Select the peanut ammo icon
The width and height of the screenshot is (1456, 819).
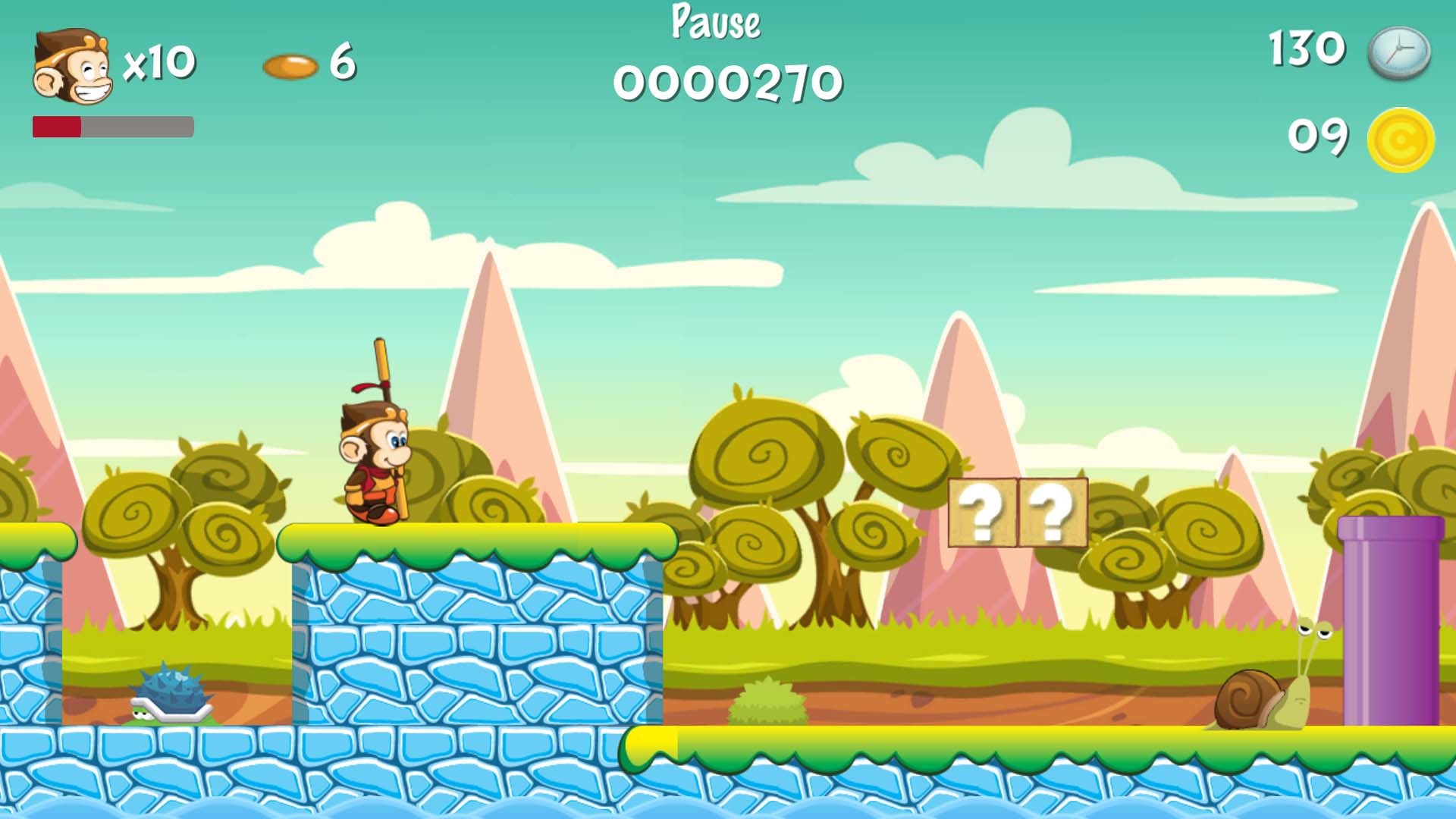[x=290, y=67]
